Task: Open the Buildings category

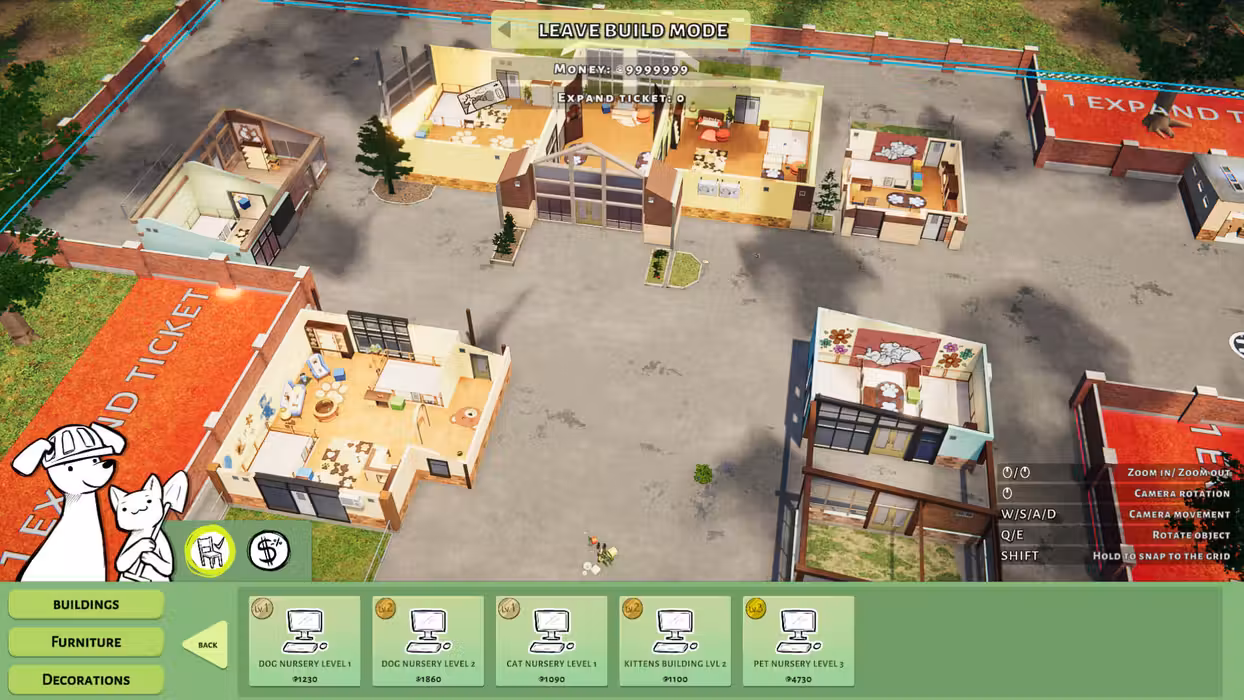Action: [86, 604]
